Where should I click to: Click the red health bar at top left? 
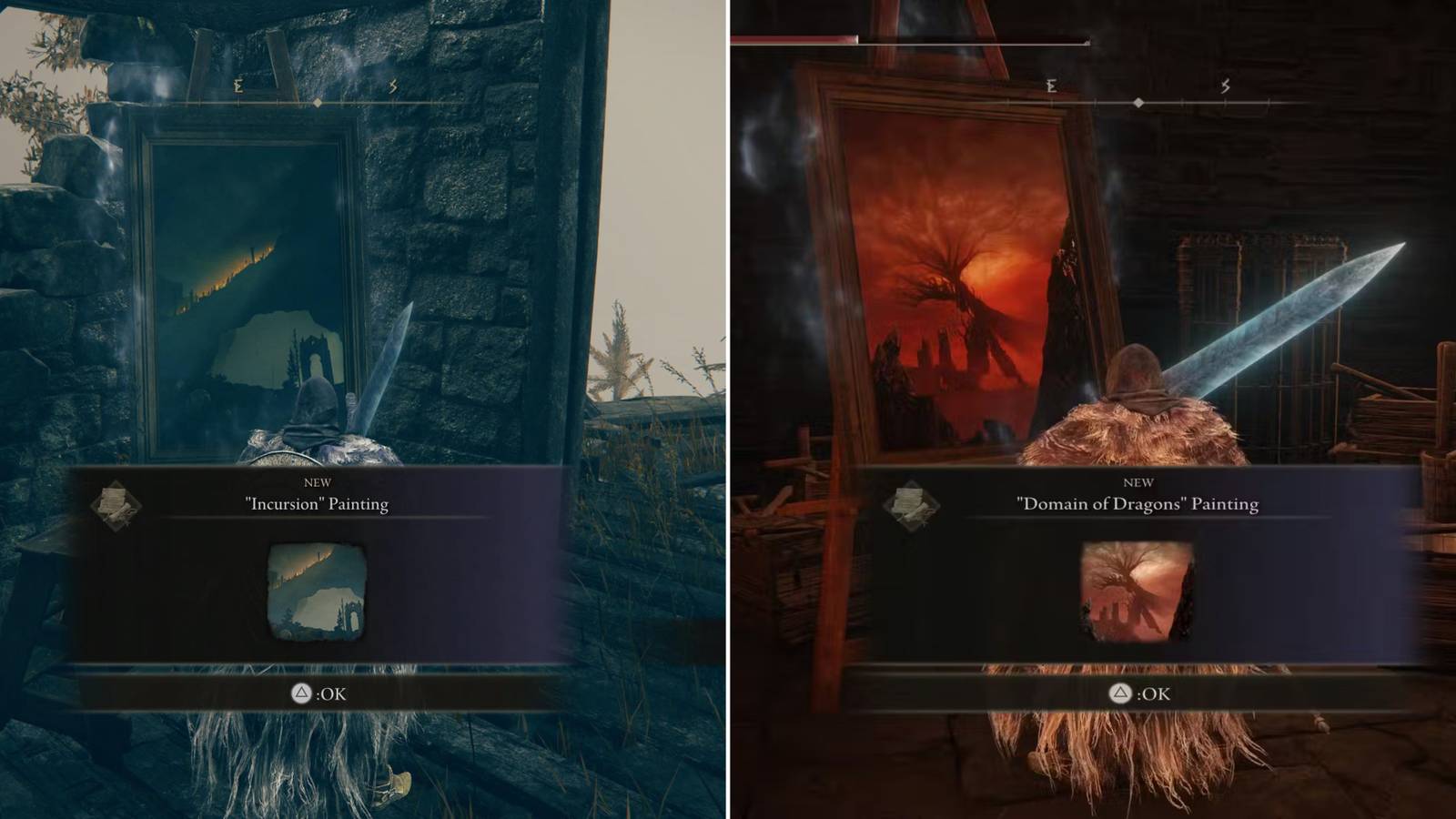[792, 40]
